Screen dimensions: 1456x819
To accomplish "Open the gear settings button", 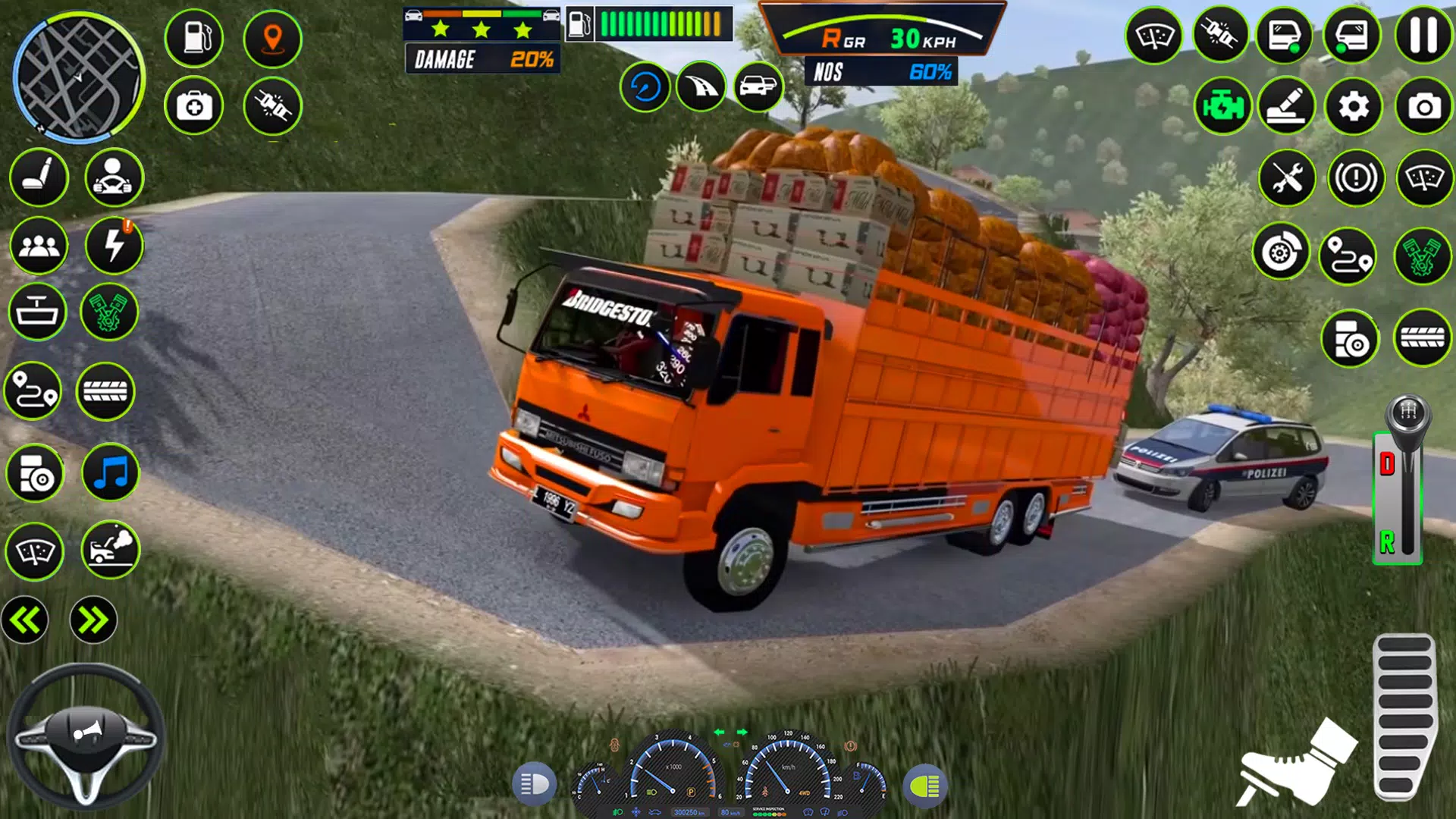I will click(x=1354, y=107).
